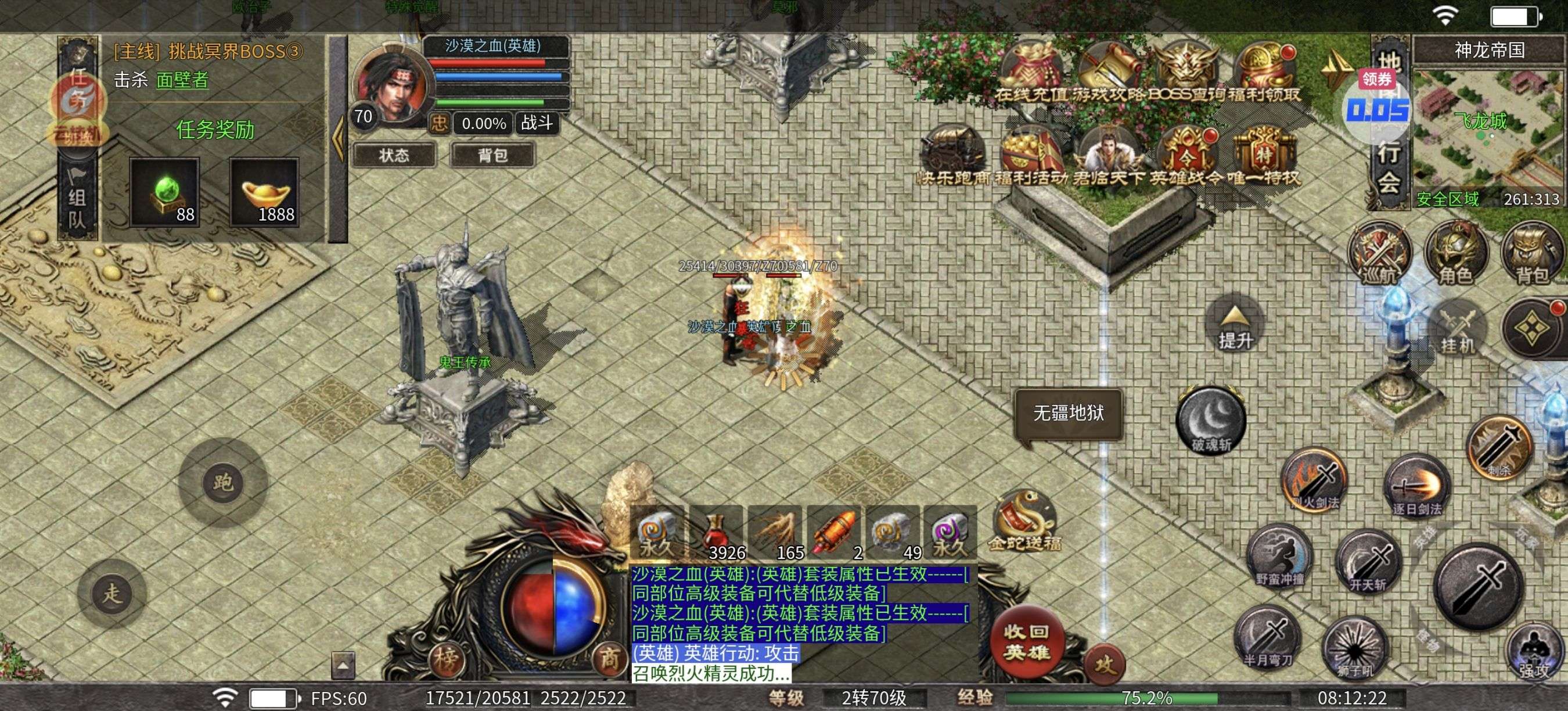Image resolution: width=1568 pixels, height=711 pixels.
Task: Open the 状态 status panel
Action: tap(394, 155)
